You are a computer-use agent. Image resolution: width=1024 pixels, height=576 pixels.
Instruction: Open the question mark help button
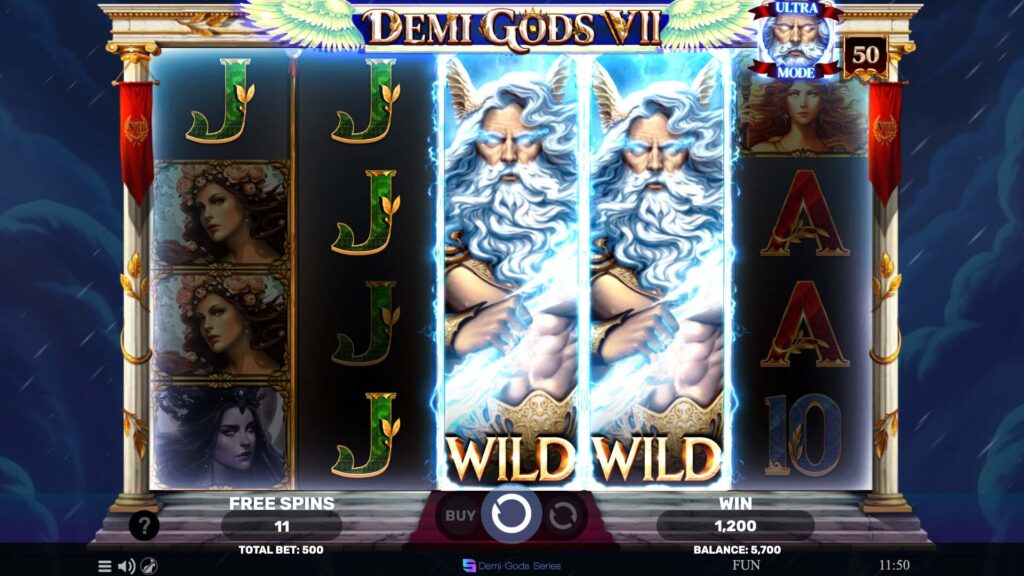point(144,525)
